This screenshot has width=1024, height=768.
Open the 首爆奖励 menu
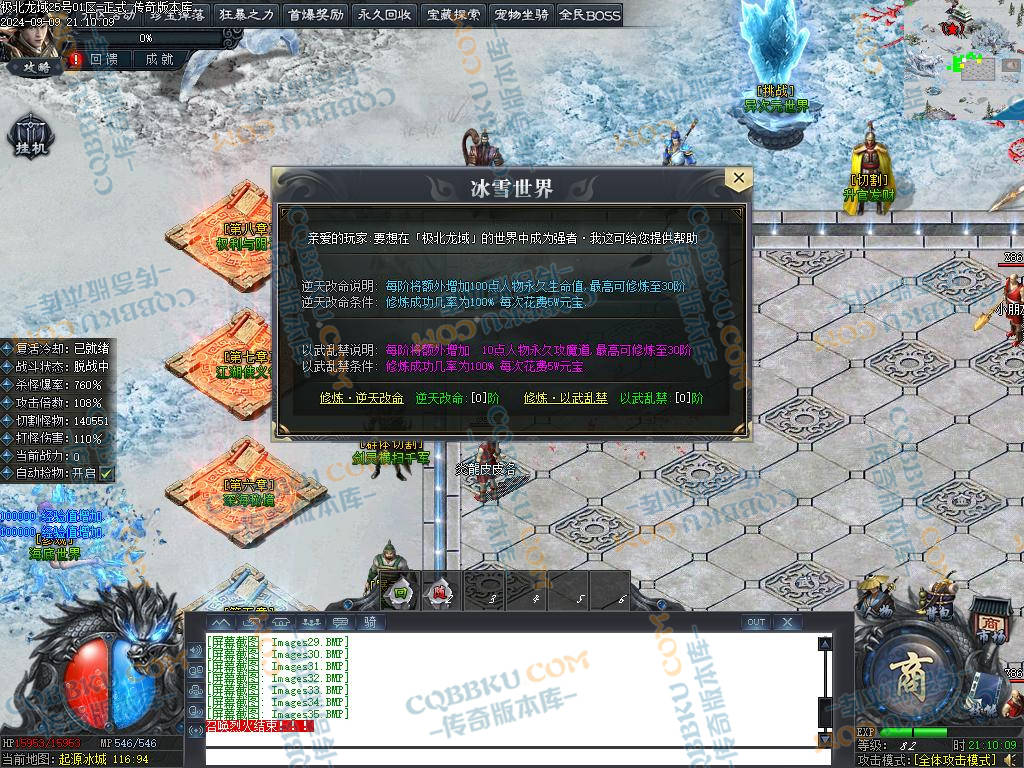coord(315,15)
